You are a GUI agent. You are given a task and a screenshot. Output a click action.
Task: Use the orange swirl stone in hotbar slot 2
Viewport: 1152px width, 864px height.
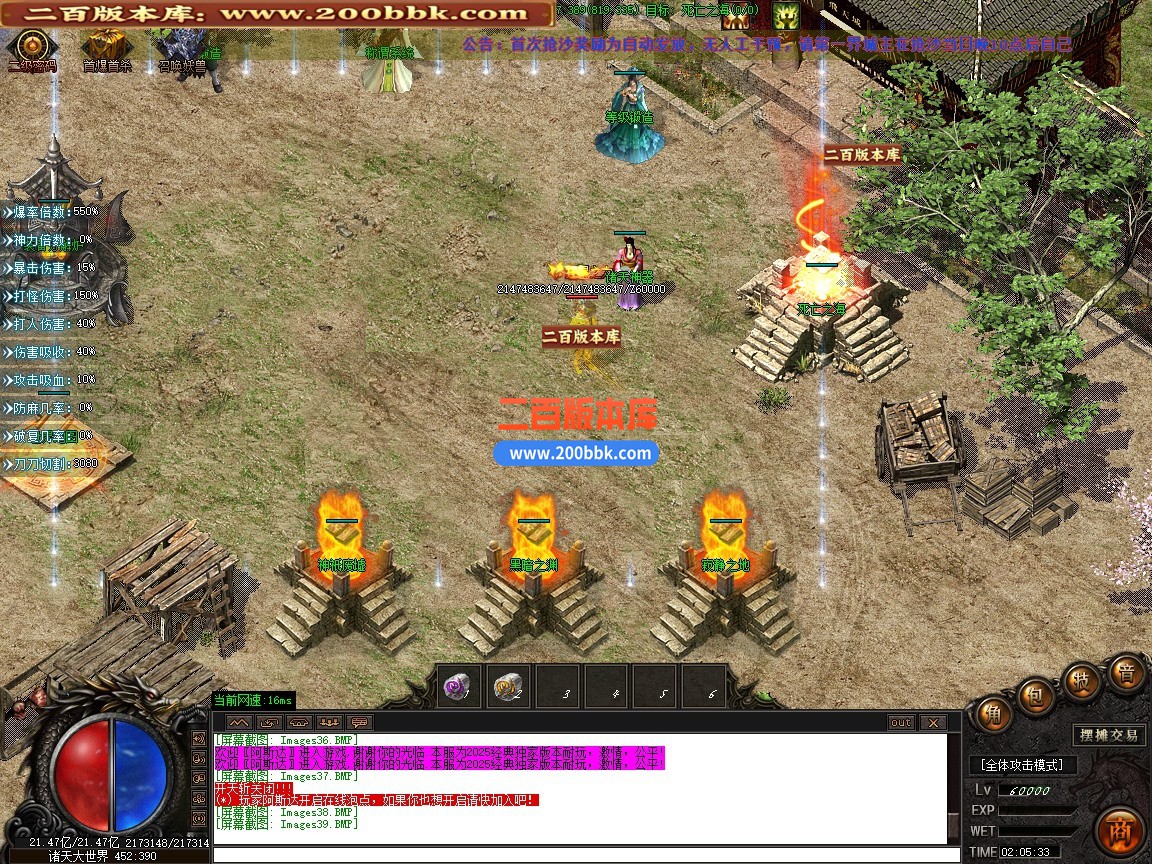tap(510, 688)
